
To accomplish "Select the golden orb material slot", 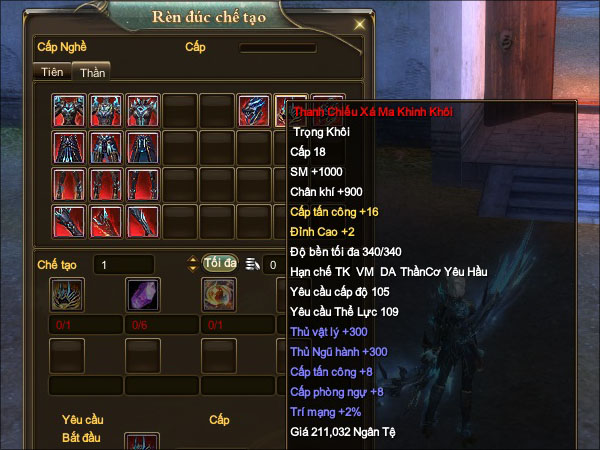I will 218,294.
